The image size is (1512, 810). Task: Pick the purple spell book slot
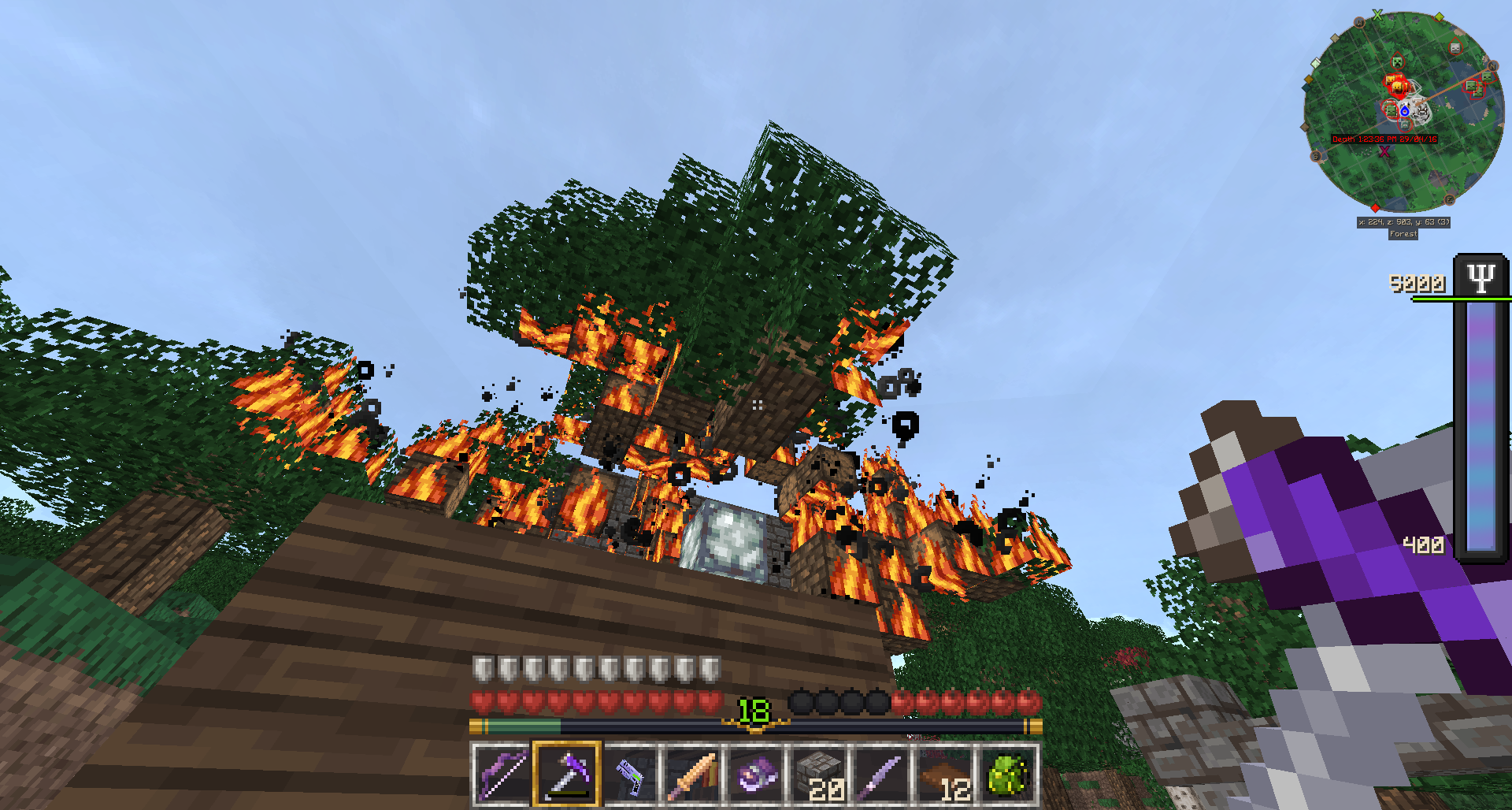756,775
